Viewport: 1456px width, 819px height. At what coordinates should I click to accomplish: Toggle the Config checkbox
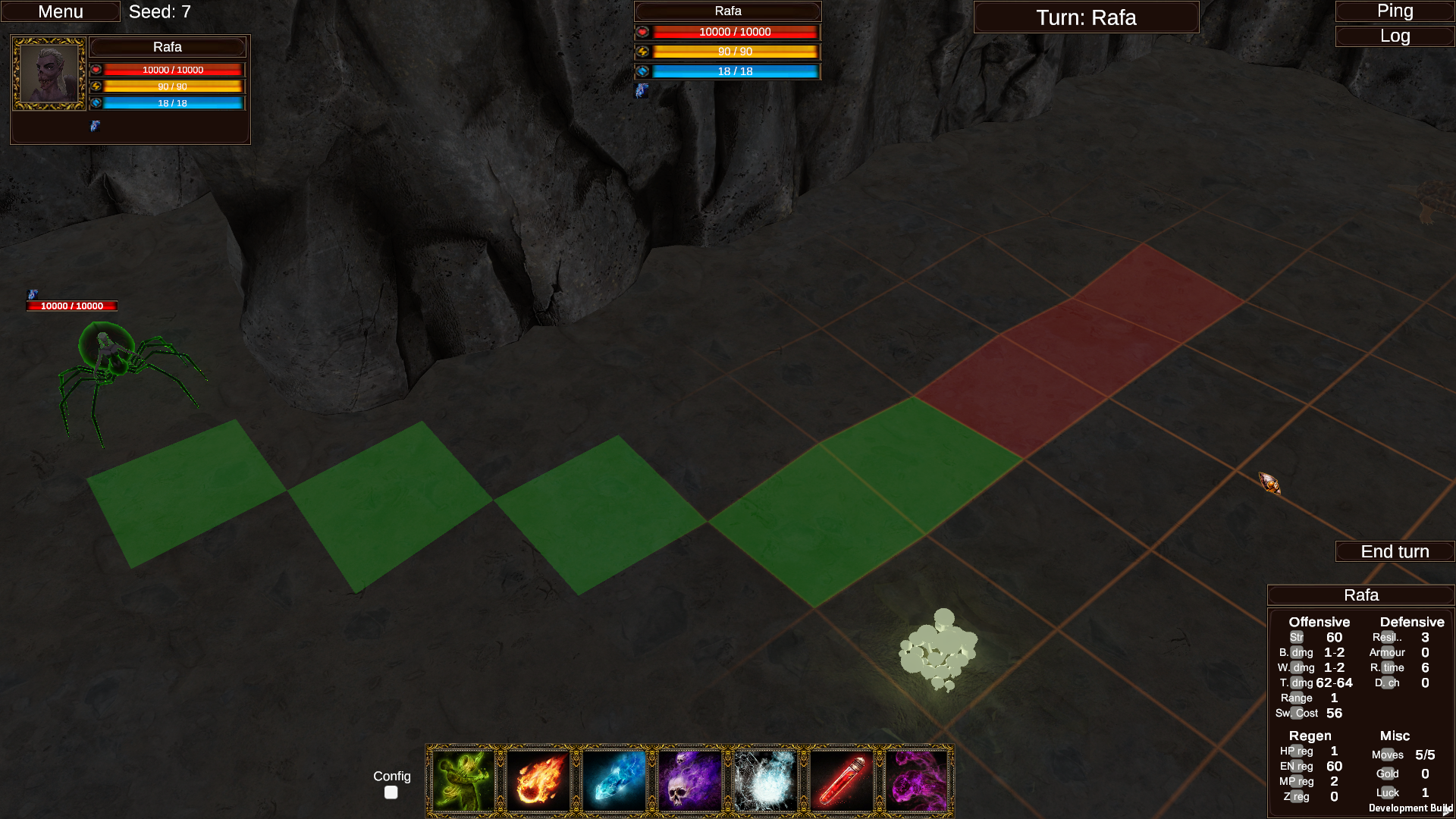[391, 792]
